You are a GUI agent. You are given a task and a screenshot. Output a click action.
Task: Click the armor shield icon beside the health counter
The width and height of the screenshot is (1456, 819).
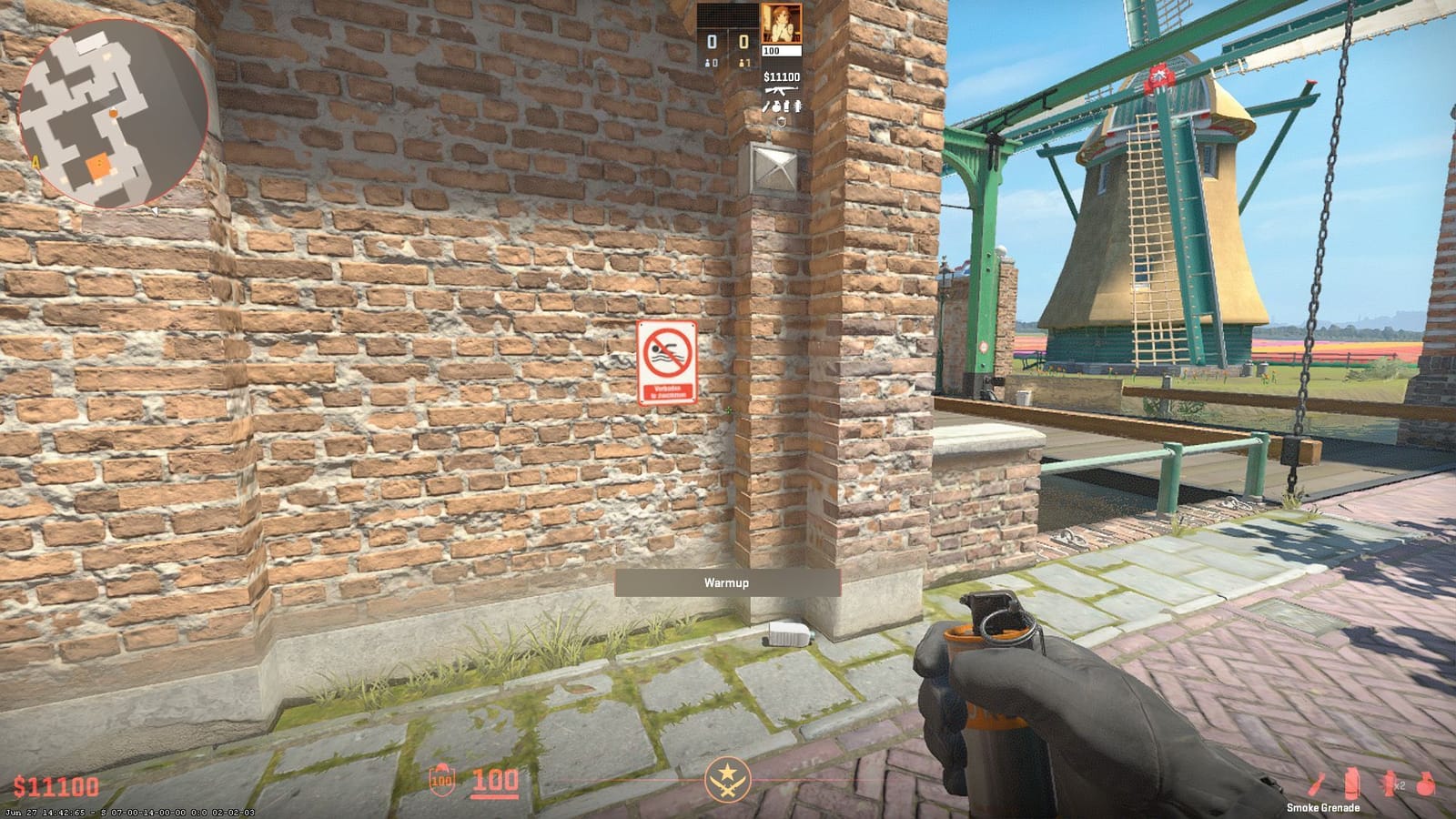click(443, 780)
